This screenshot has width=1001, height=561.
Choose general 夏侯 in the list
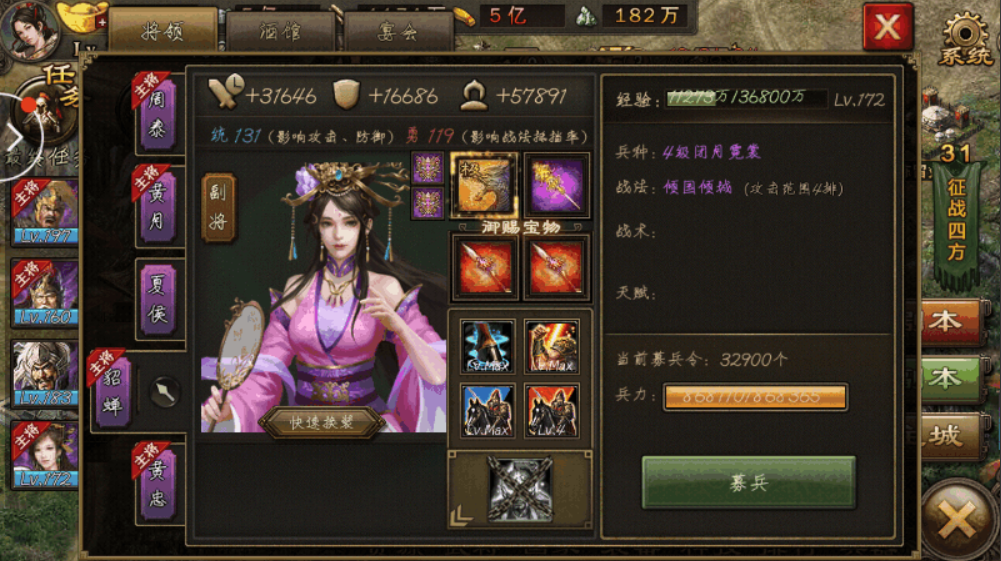tap(157, 299)
